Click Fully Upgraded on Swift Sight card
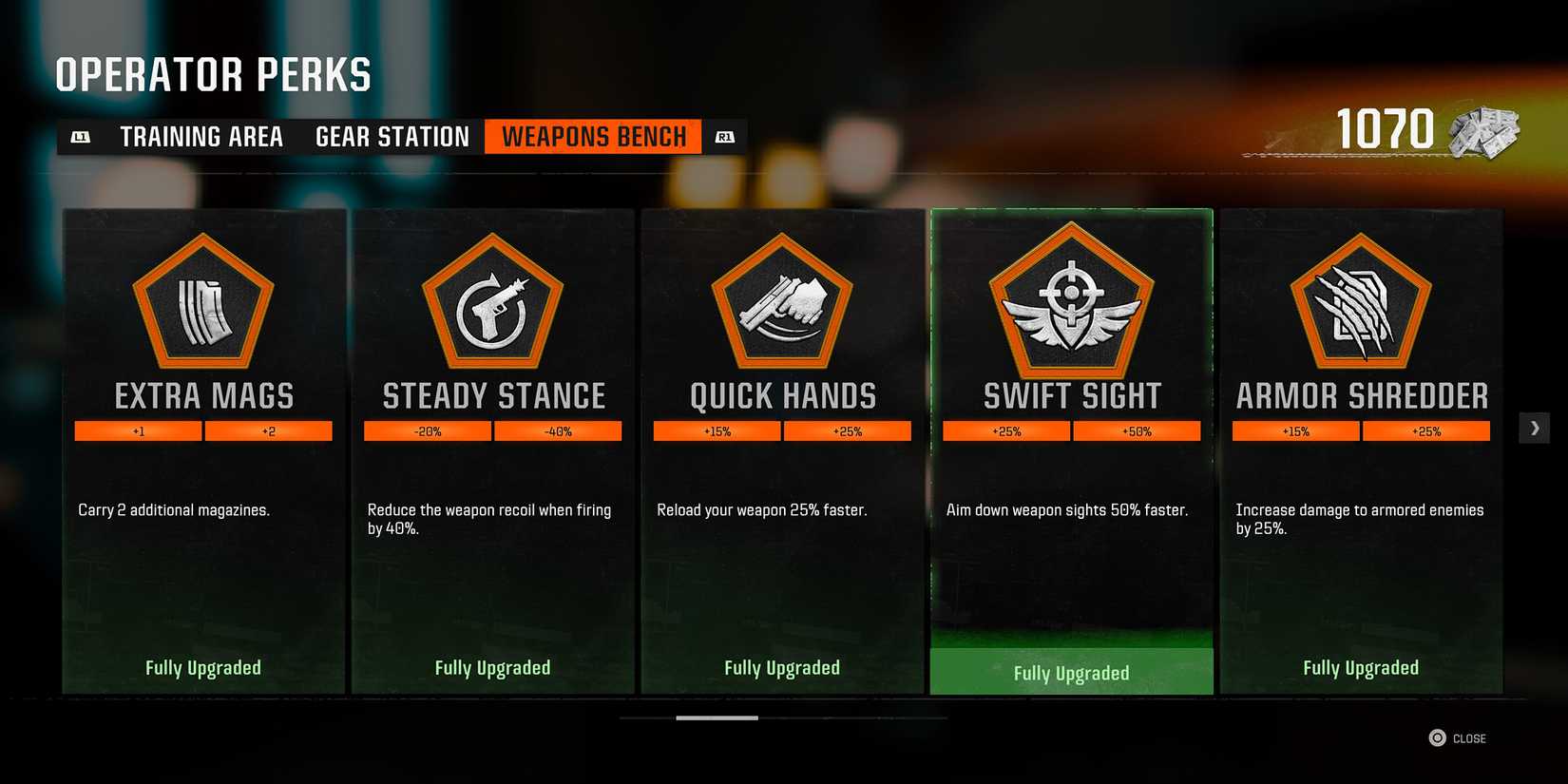Image resolution: width=1568 pixels, height=784 pixels. click(x=1072, y=672)
